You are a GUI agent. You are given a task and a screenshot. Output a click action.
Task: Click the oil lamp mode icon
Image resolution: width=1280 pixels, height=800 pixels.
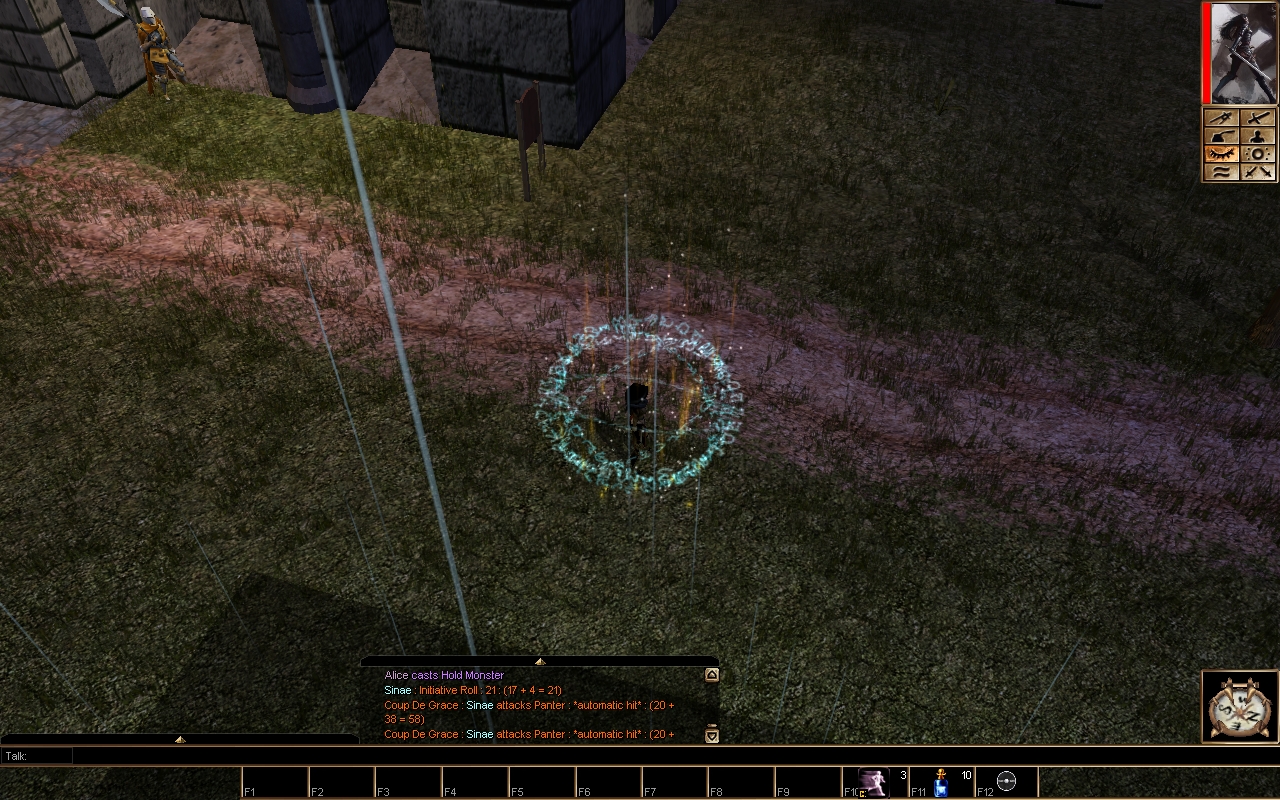1221,136
